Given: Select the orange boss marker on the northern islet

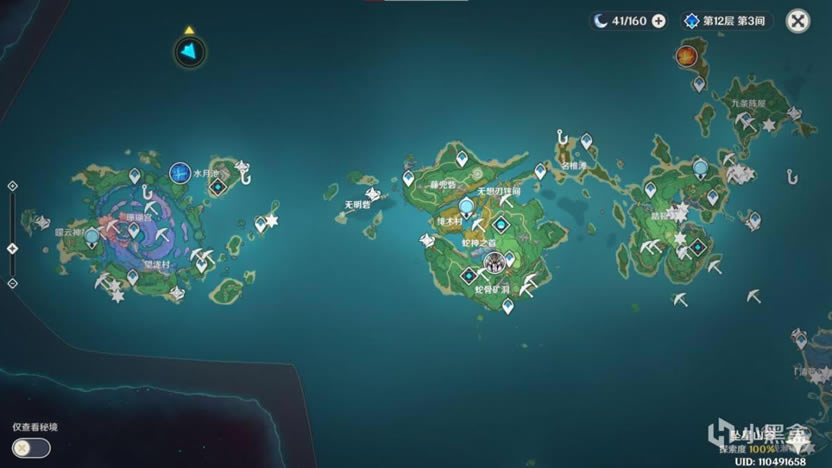Looking at the screenshot, I should 686,55.
